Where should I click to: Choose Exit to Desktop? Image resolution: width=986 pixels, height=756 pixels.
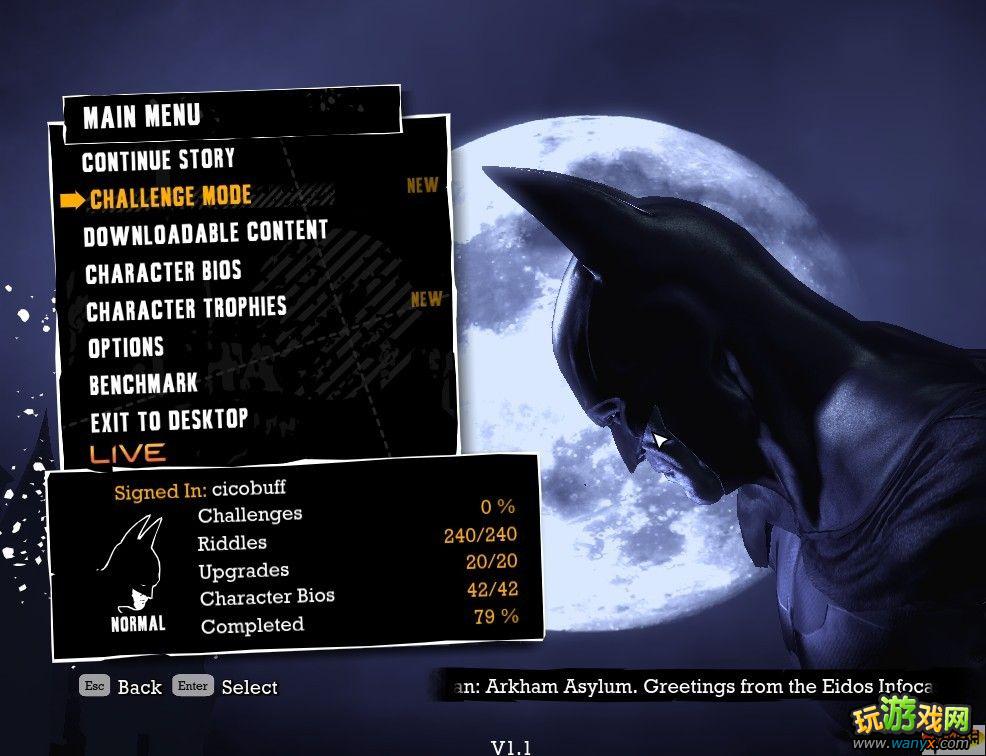point(168,420)
